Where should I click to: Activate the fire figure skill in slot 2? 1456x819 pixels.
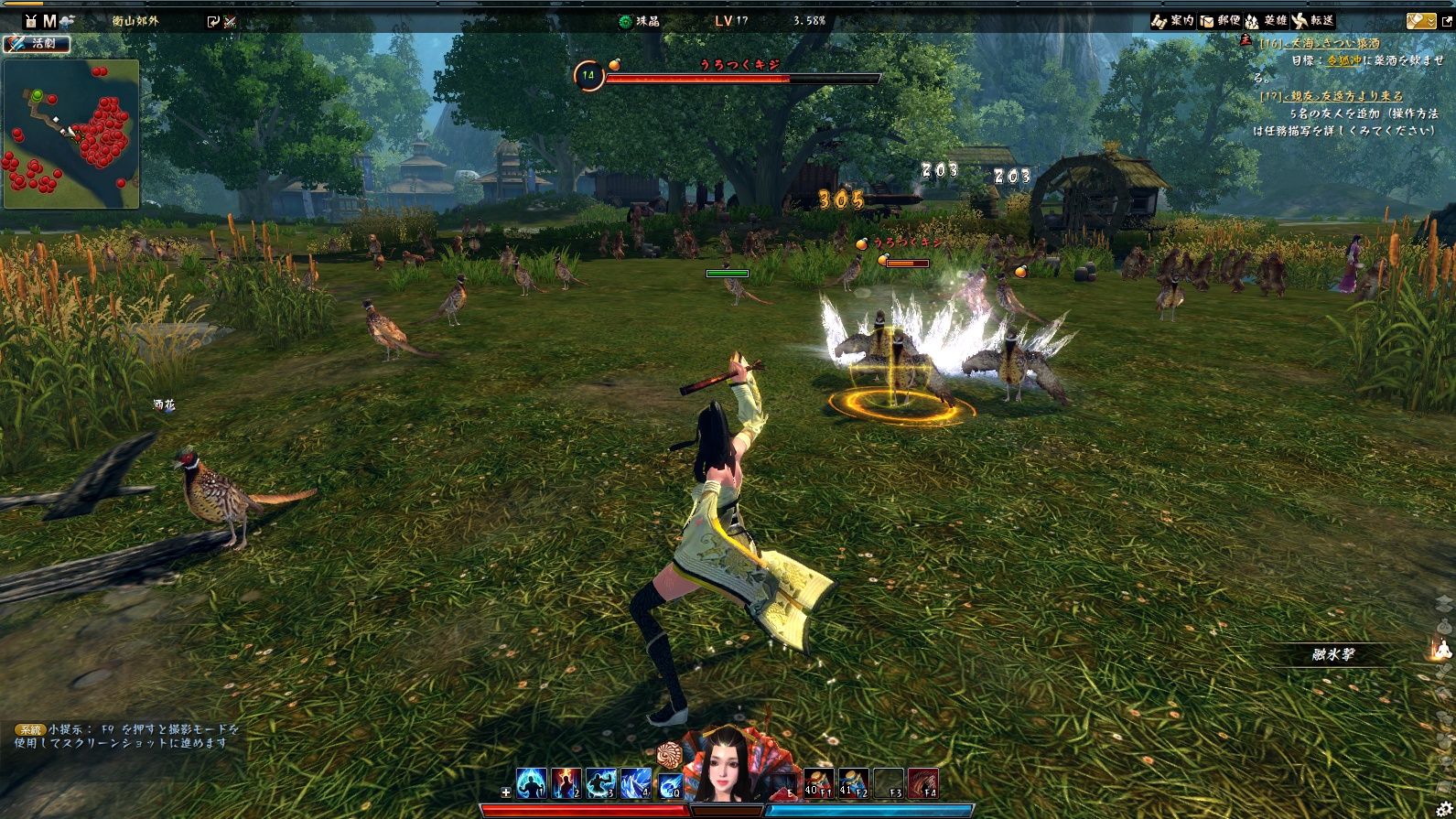(566, 783)
